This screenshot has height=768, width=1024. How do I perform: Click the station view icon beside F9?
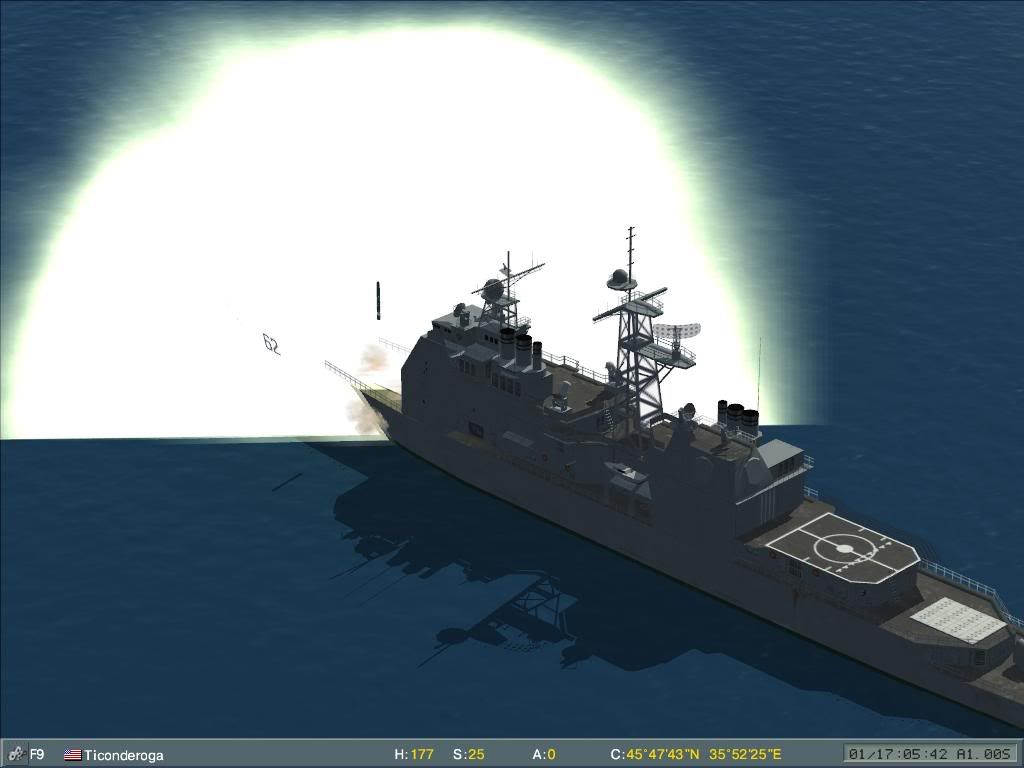15,754
